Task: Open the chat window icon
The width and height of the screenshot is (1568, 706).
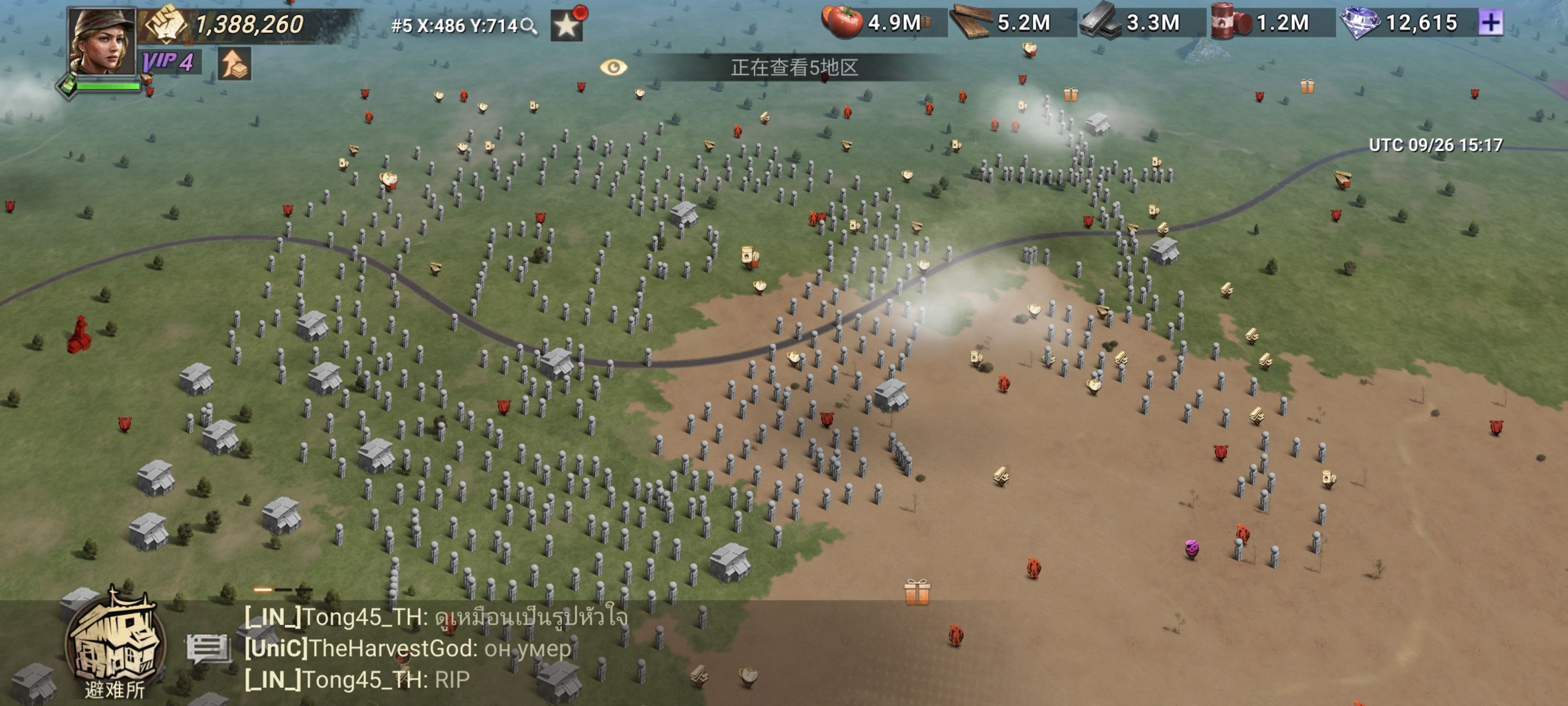Action: click(x=208, y=648)
